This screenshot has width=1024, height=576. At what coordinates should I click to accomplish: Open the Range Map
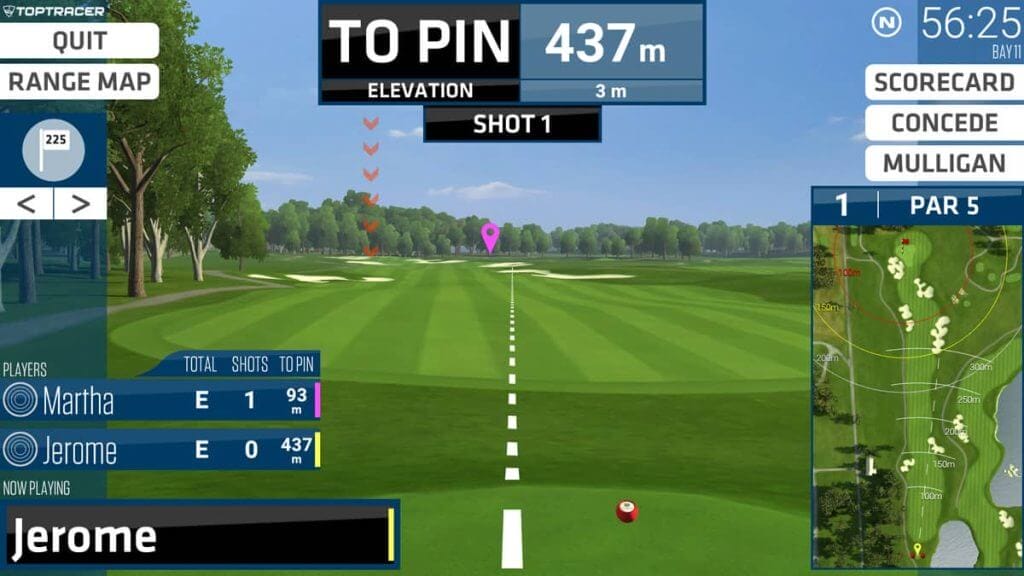pyautogui.click(x=79, y=82)
